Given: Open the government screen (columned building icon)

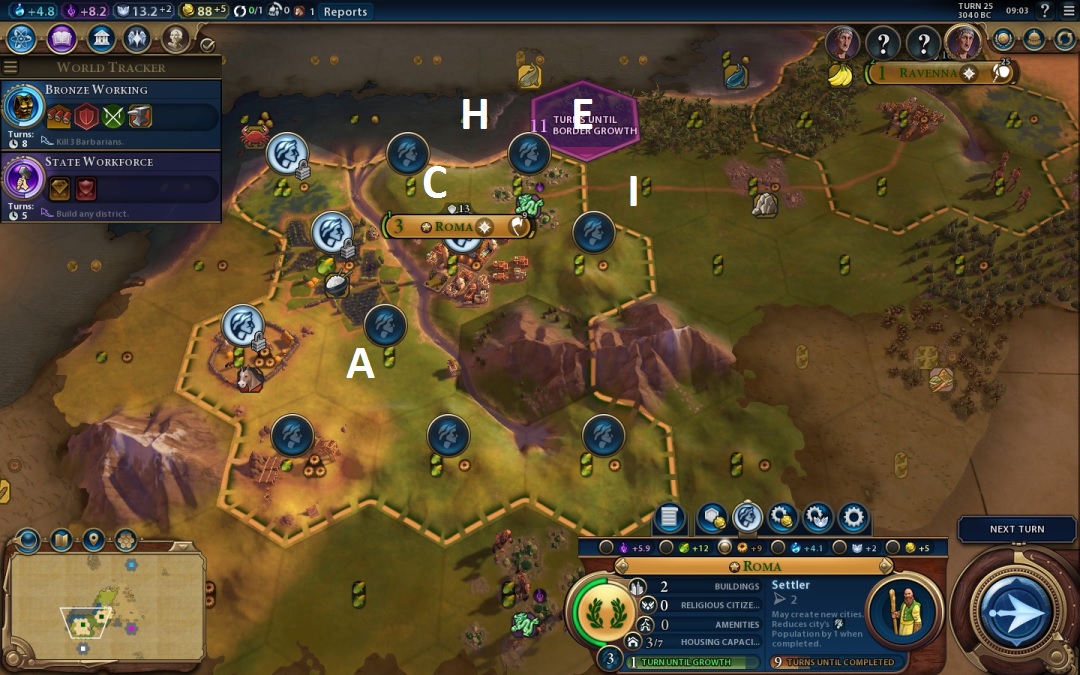Looking at the screenshot, I should tap(100, 39).
